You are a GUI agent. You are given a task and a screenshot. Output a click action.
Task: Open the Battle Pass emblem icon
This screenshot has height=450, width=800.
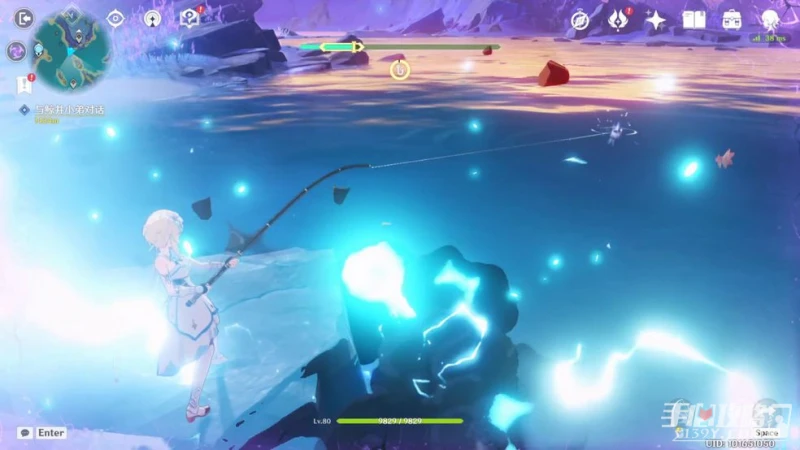[619, 19]
